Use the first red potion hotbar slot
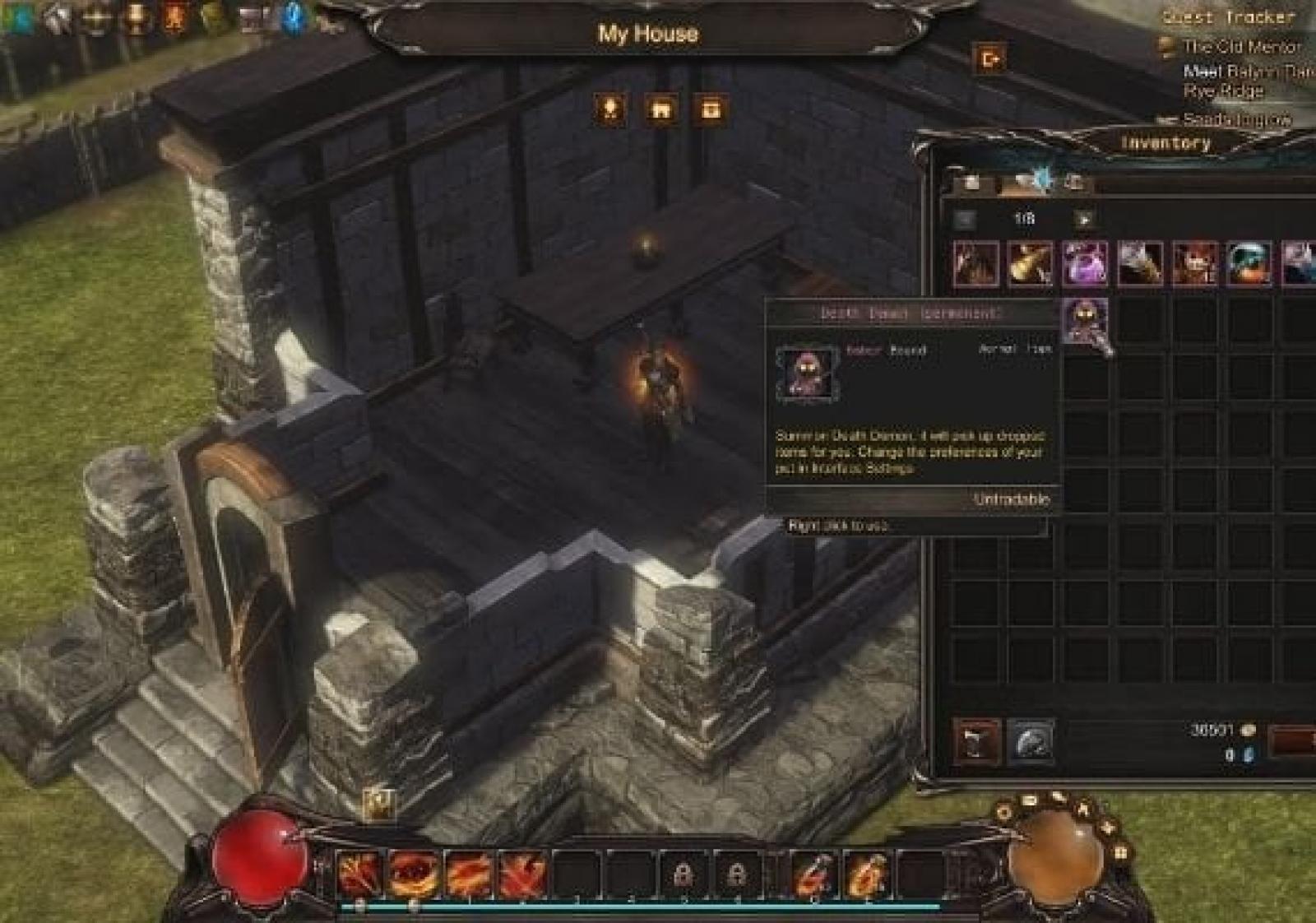 tap(813, 873)
